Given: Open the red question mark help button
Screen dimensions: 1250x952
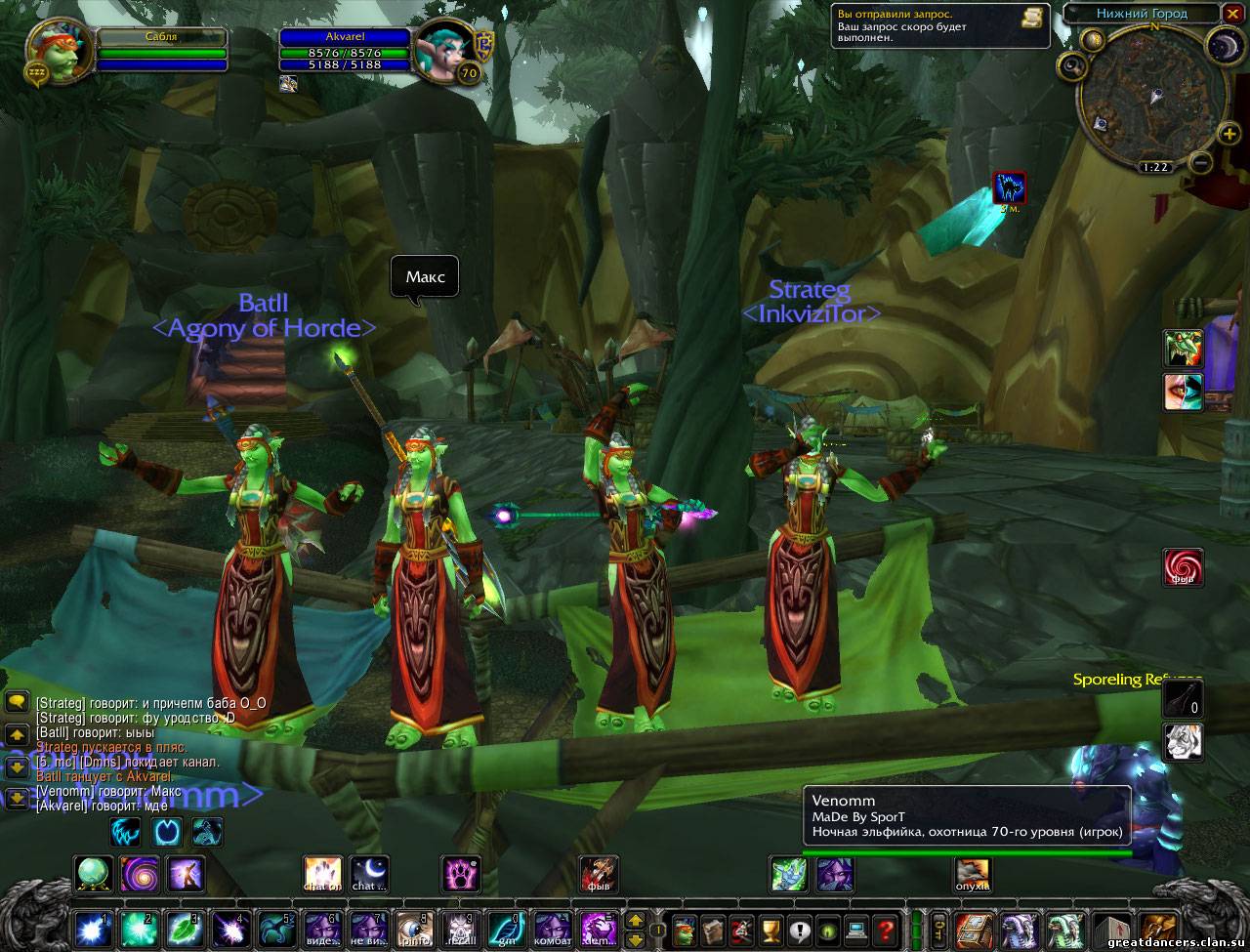Looking at the screenshot, I should click(886, 928).
